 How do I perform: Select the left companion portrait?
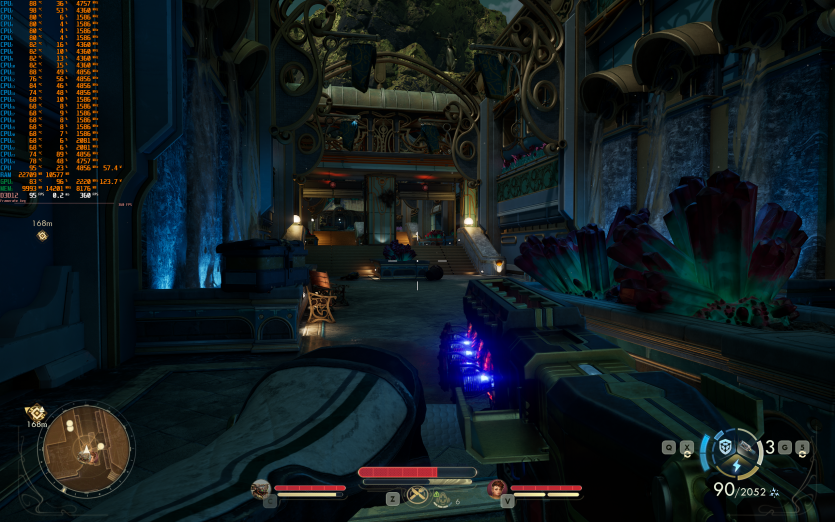(261, 488)
